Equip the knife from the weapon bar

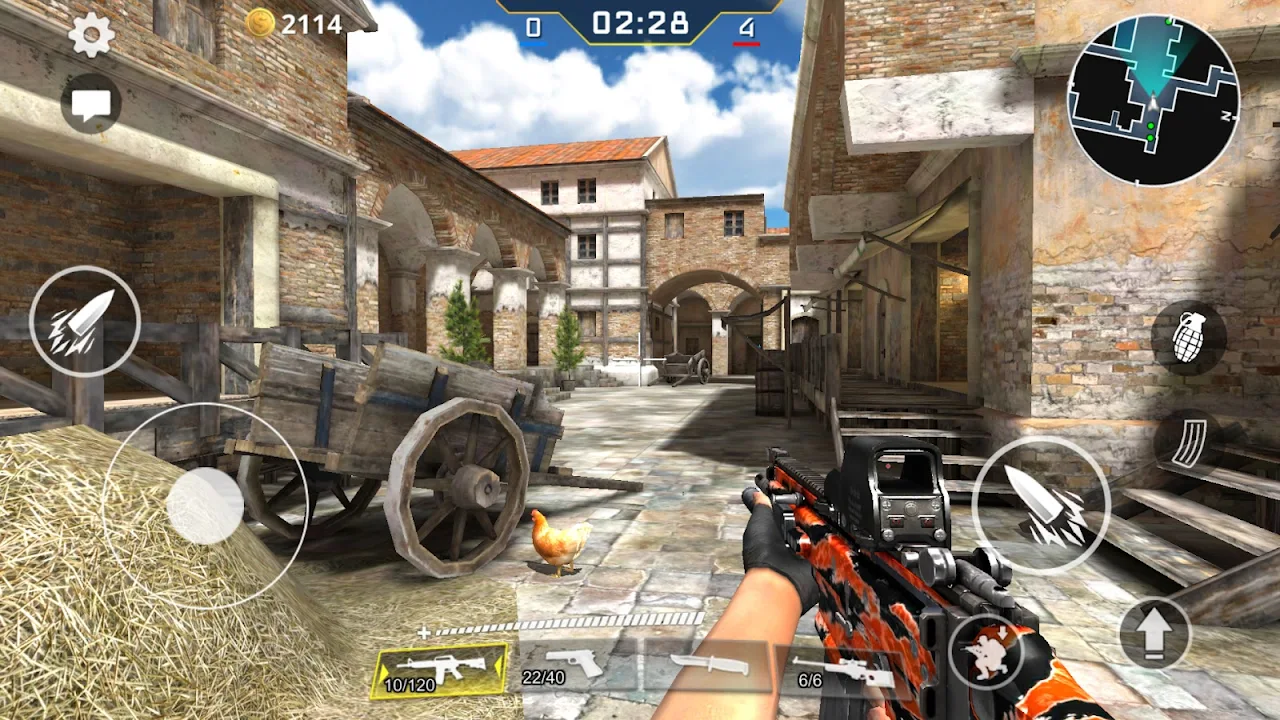(709, 665)
